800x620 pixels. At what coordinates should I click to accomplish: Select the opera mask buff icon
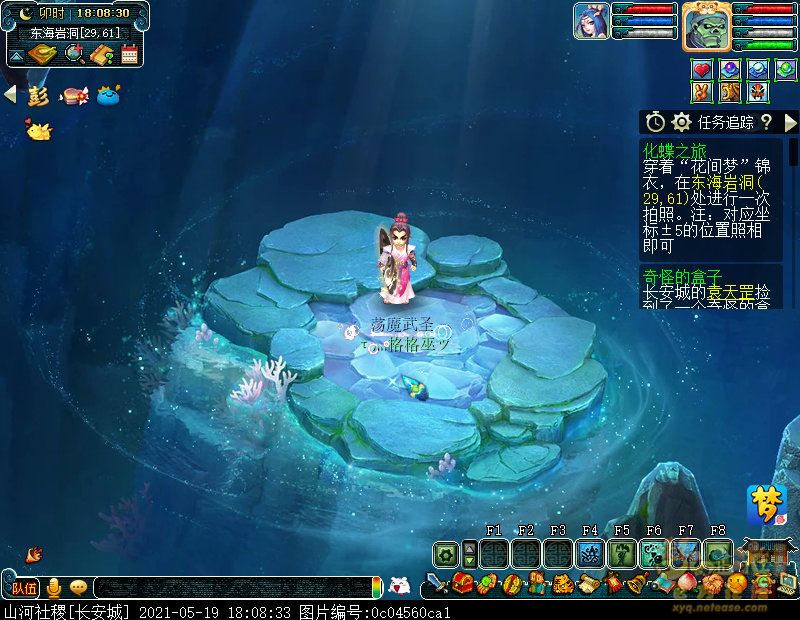pos(757,92)
